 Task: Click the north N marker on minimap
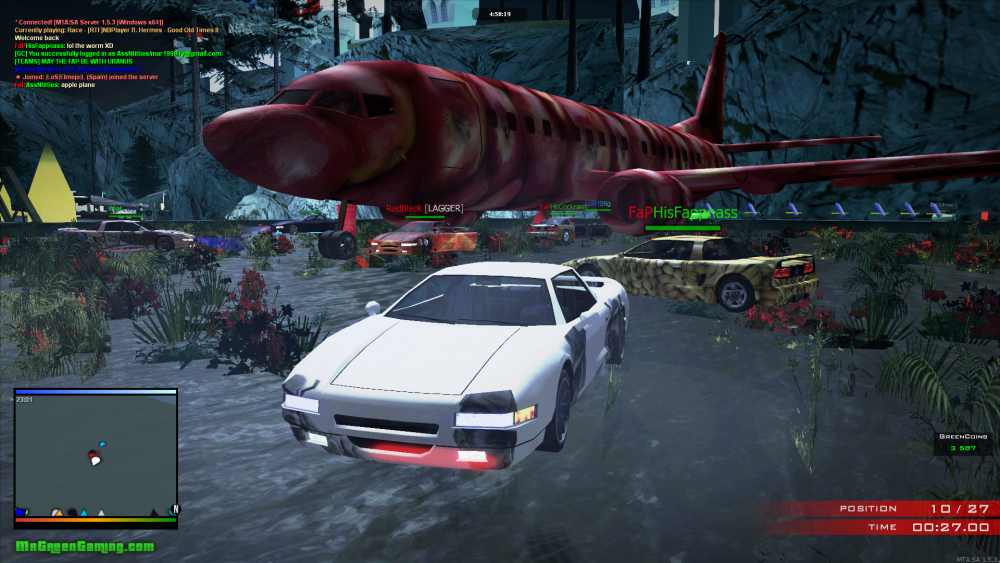(x=175, y=509)
